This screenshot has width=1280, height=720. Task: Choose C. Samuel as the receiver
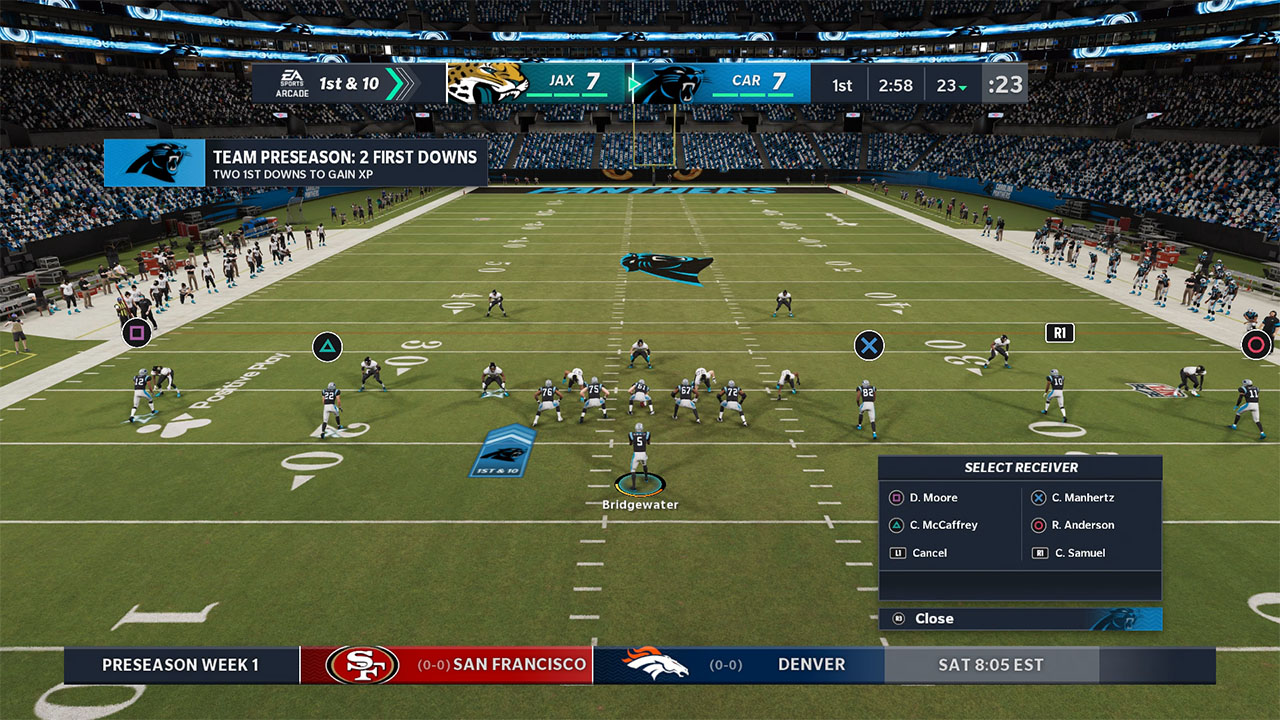(1079, 553)
